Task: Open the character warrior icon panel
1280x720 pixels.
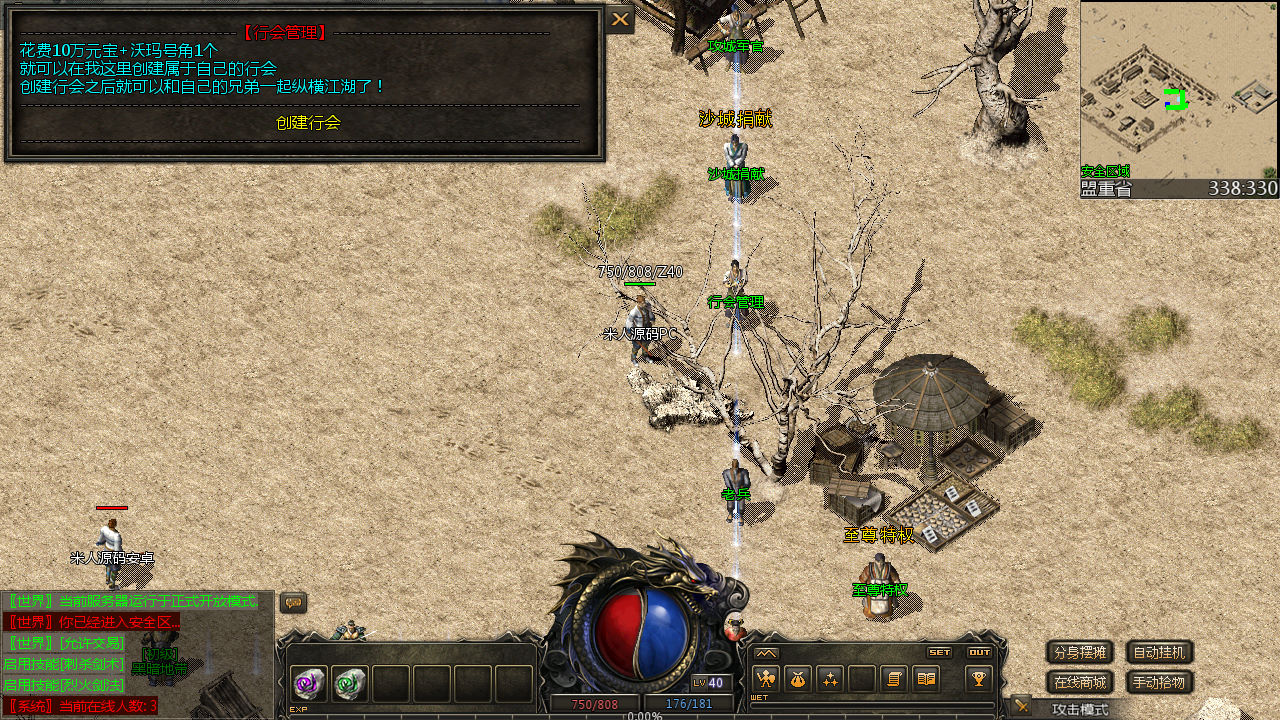Action: click(x=765, y=679)
